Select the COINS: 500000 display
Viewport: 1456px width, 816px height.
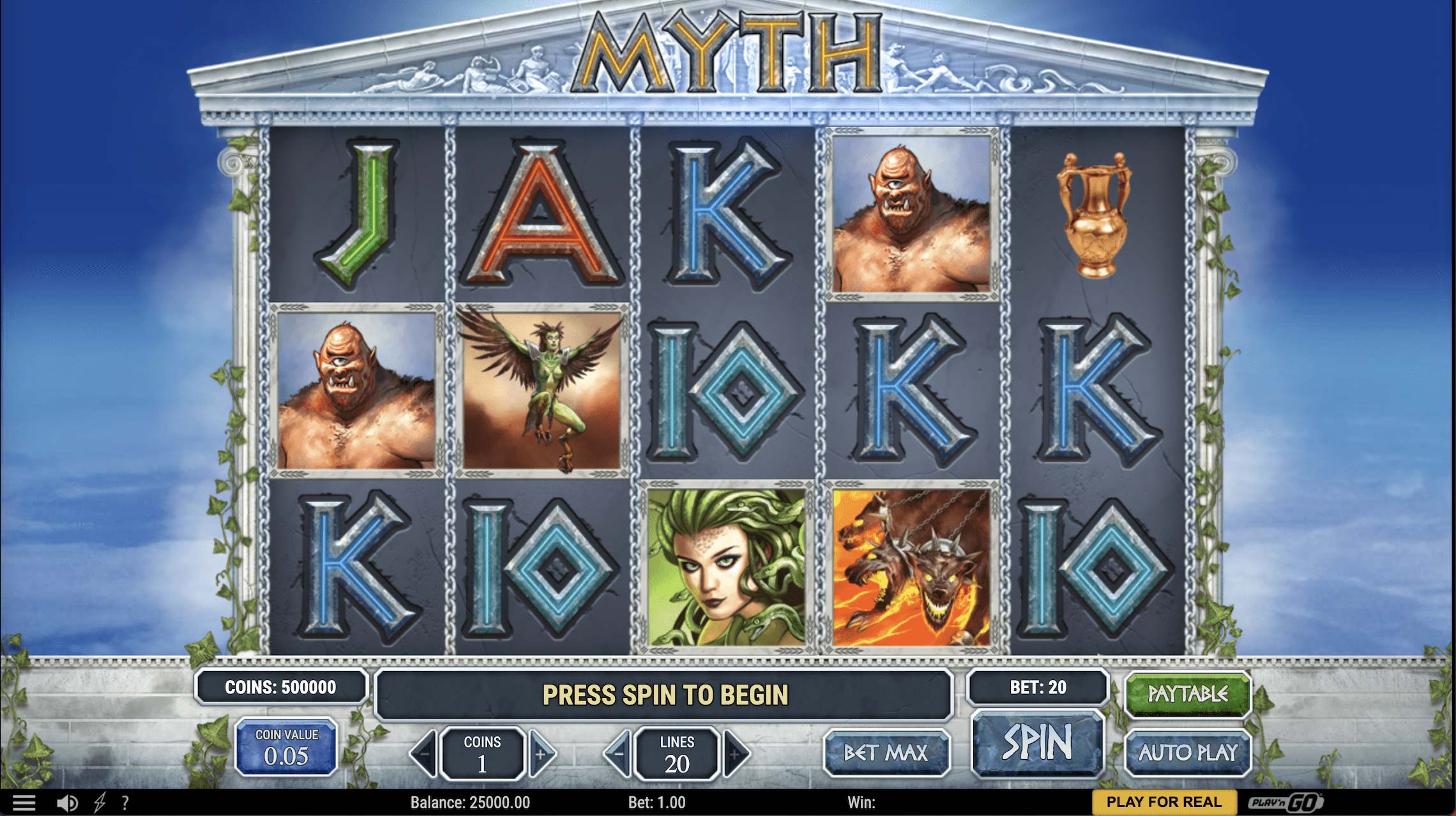click(281, 688)
